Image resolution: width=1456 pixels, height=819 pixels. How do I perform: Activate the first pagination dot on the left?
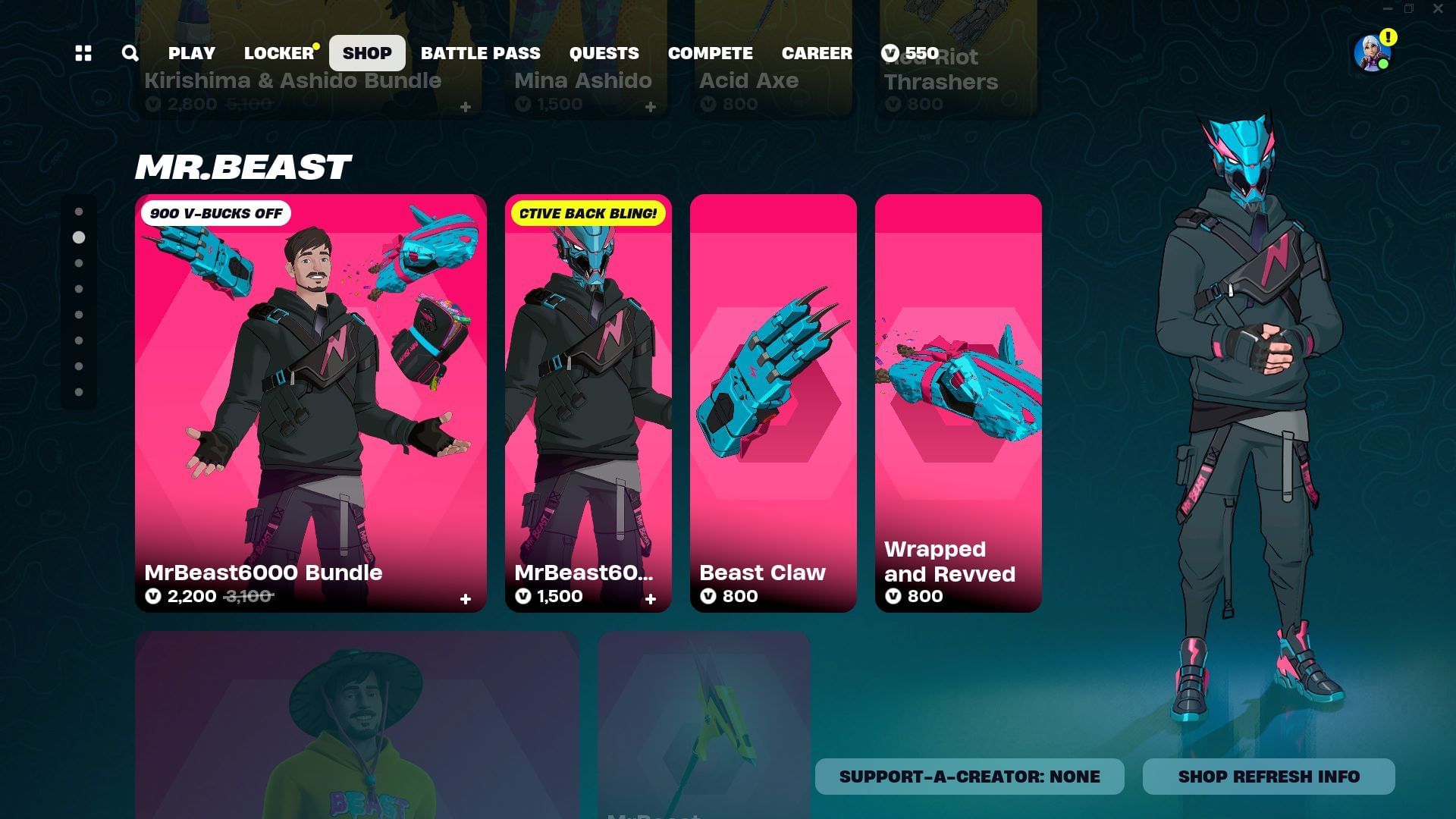tap(80, 210)
